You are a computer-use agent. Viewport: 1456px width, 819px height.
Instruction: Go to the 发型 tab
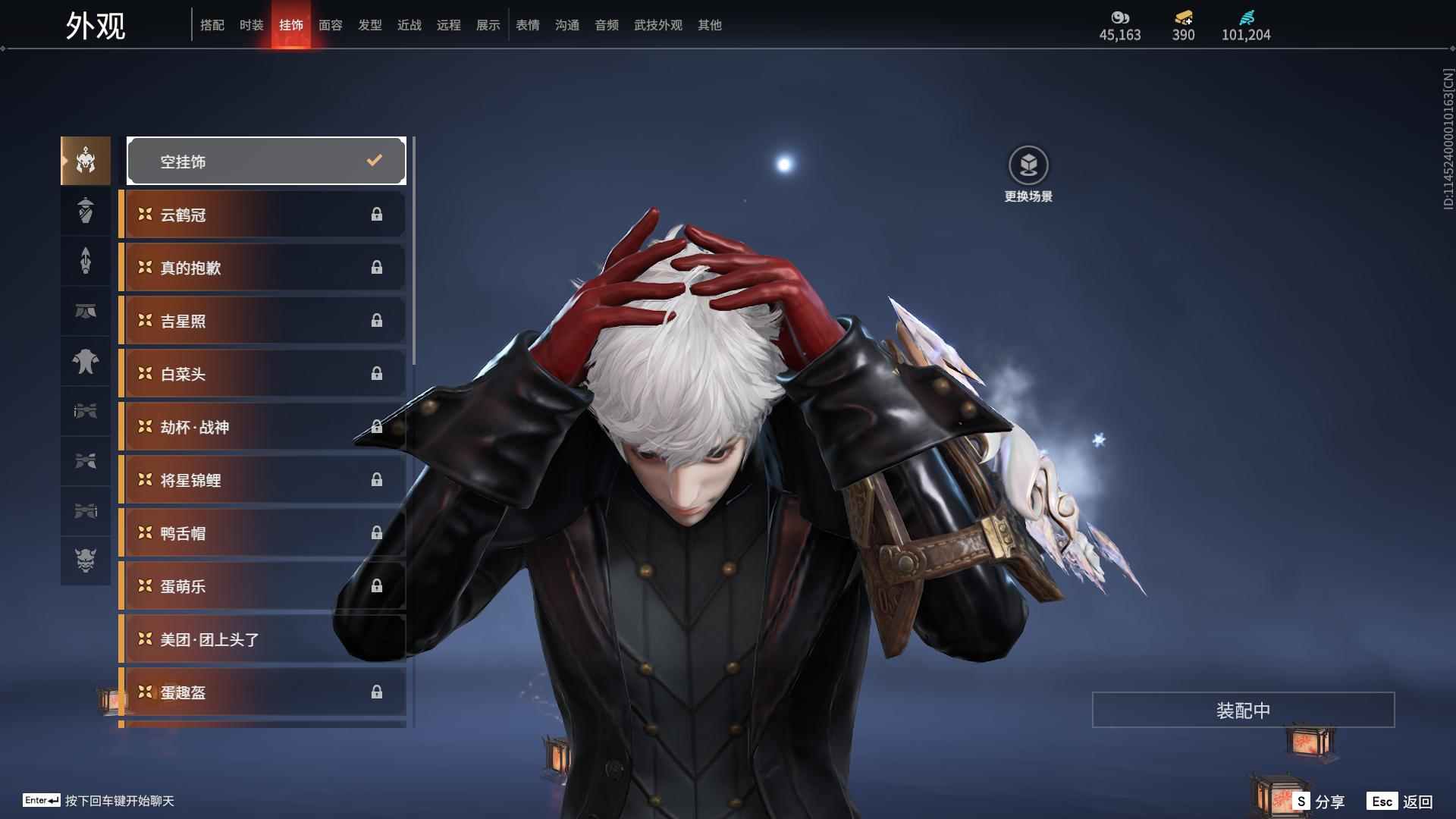click(x=369, y=25)
